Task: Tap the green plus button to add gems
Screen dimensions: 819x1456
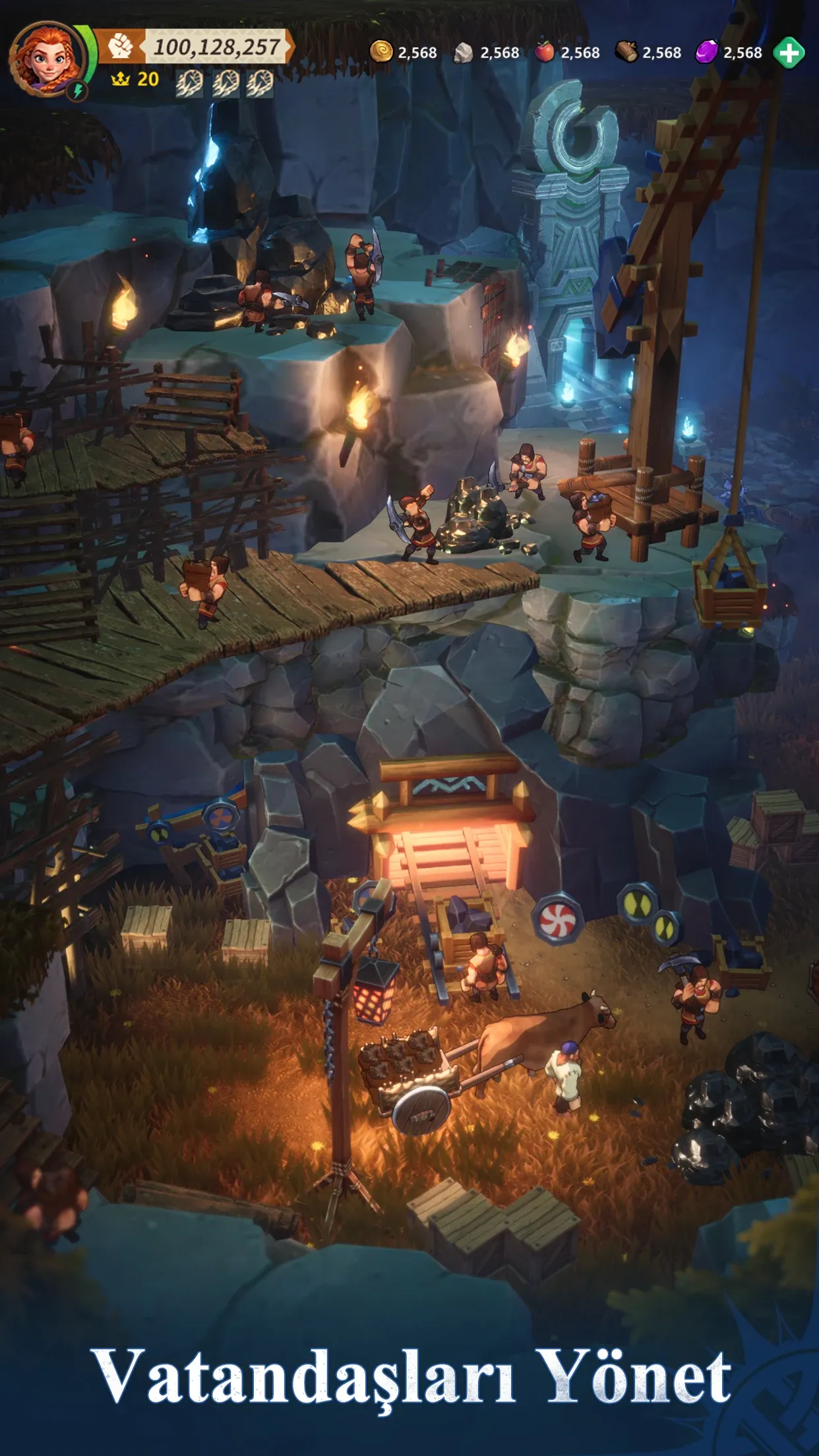Action: [789, 53]
